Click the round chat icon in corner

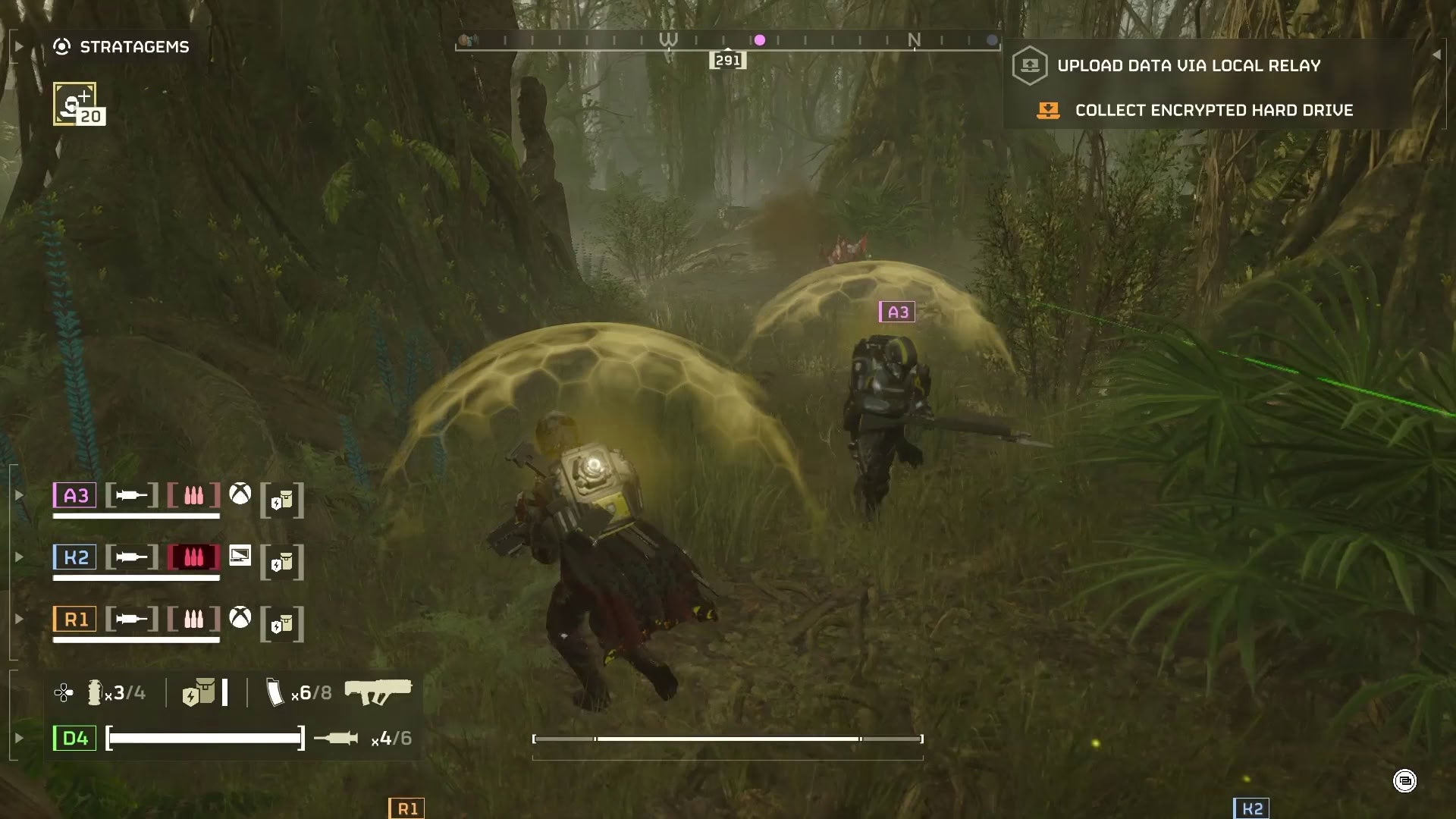(1404, 781)
